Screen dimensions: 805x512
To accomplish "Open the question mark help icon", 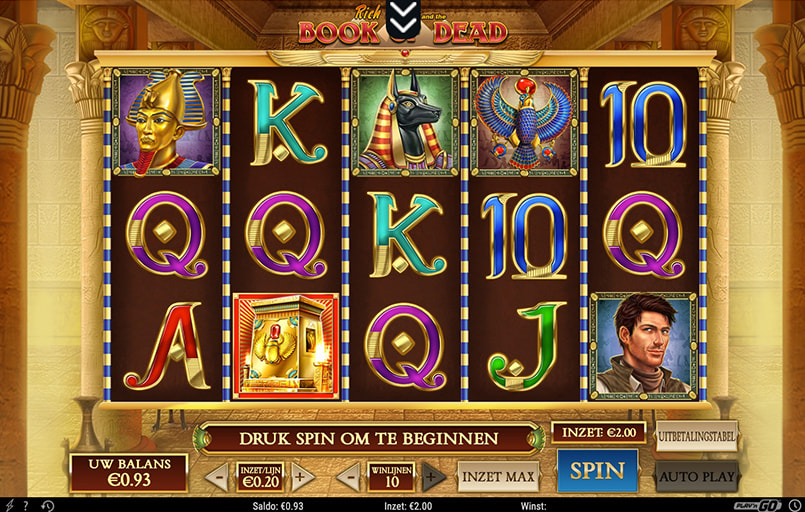I will (23, 505).
